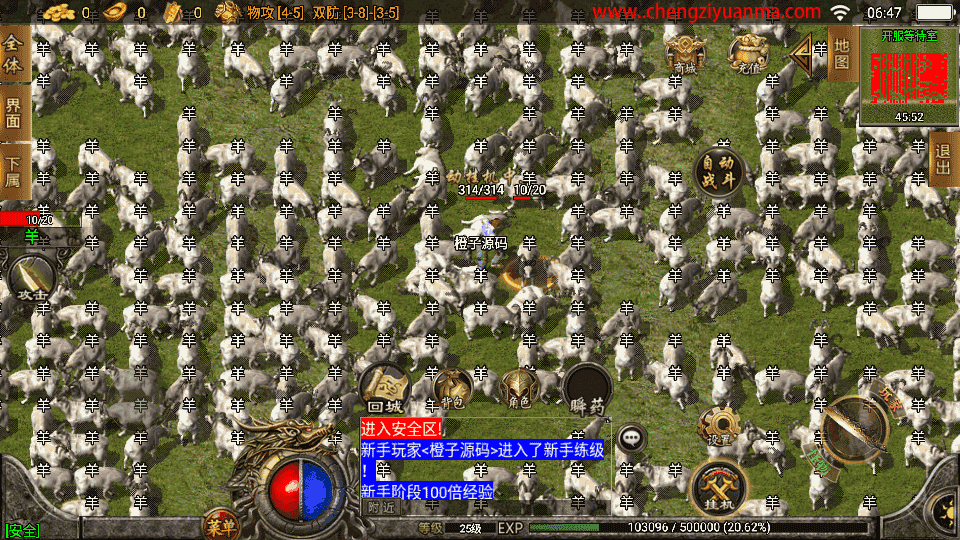Collapse the top icons with the triangle arrow
960x540 pixels.
coord(801,54)
